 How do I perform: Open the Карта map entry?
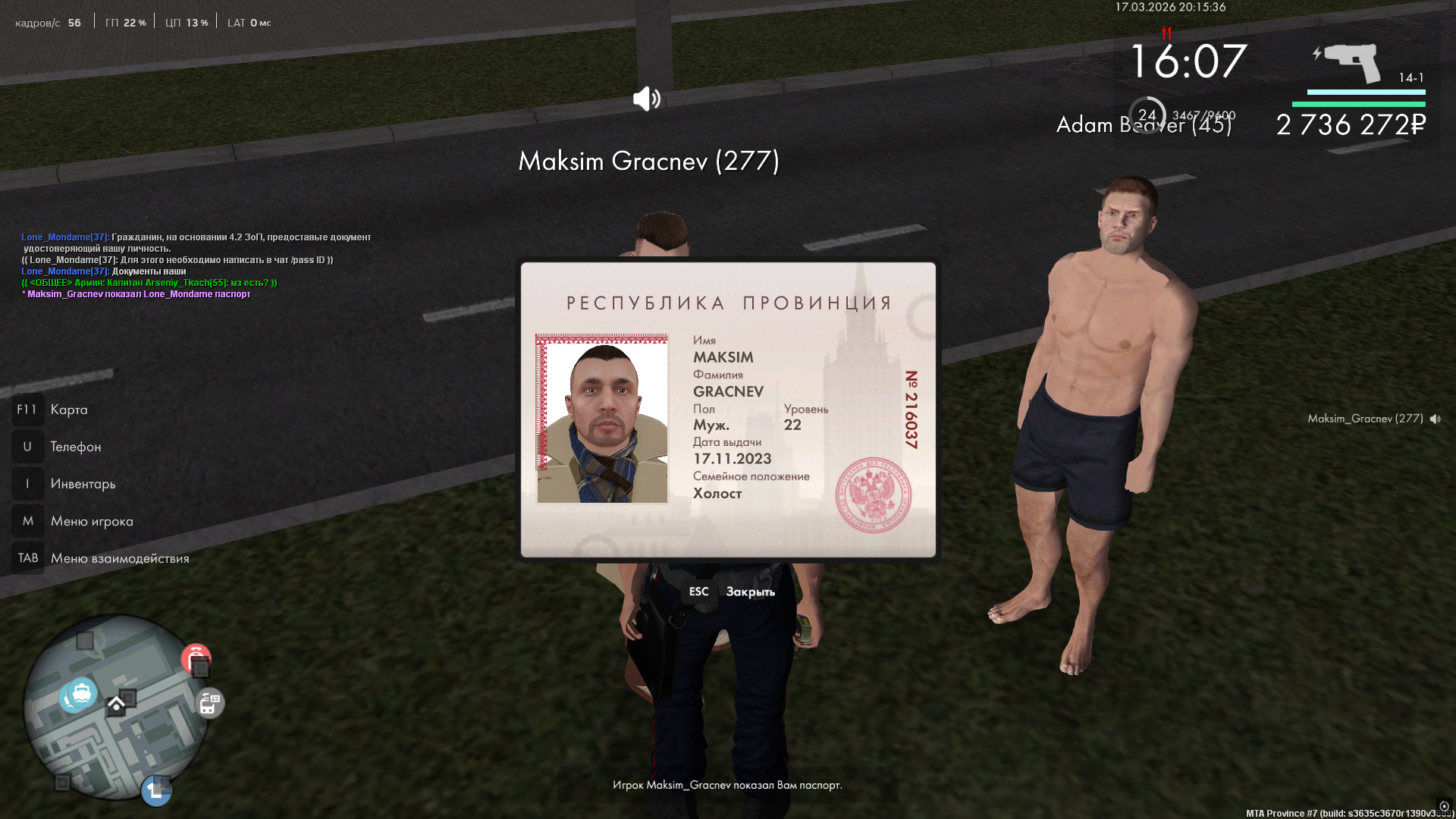(x=68, y=409)
